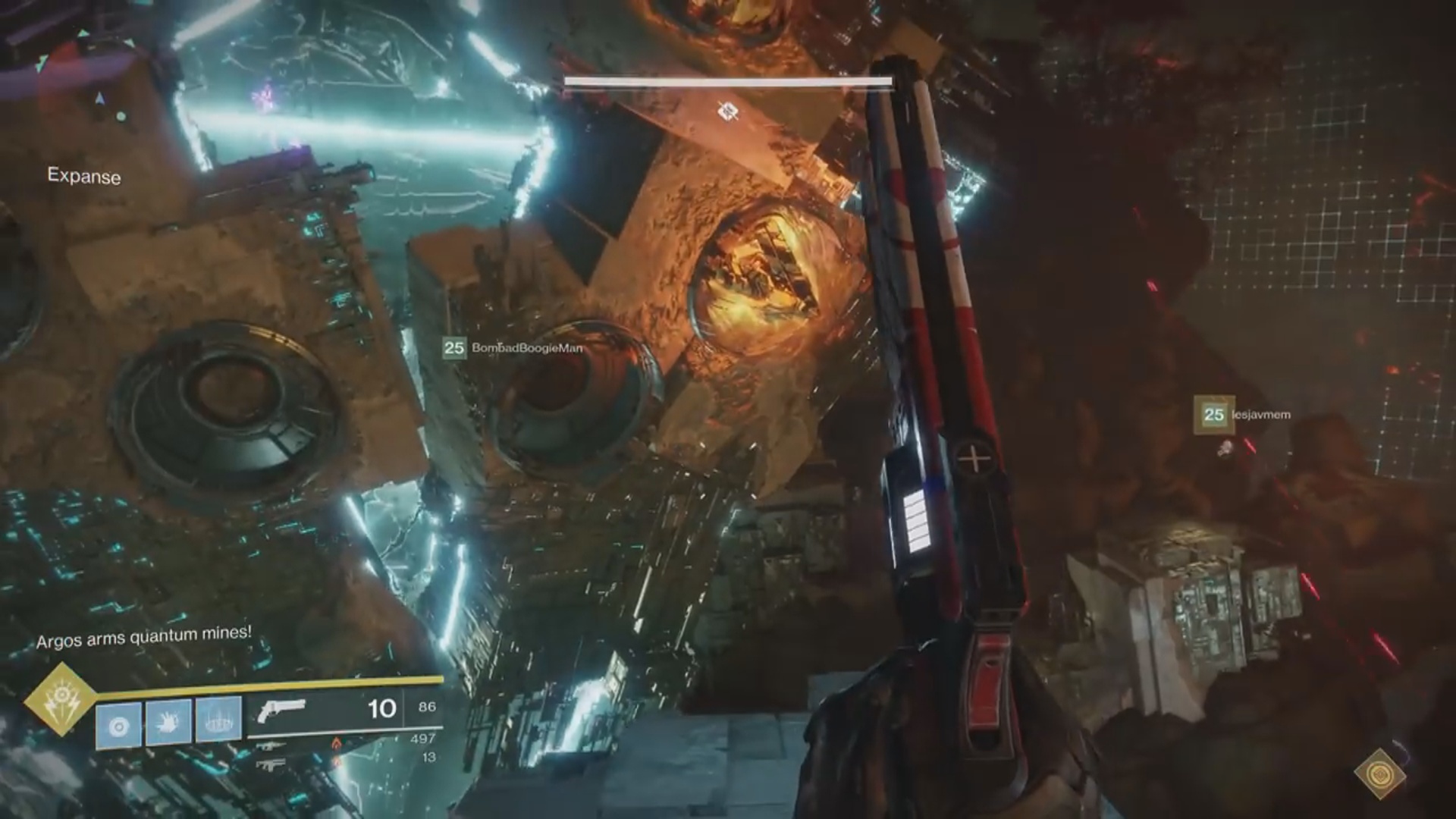Switch to the rifle with 497 ammo
Viewport: 1456px width, 819px height.
(271, 745)
